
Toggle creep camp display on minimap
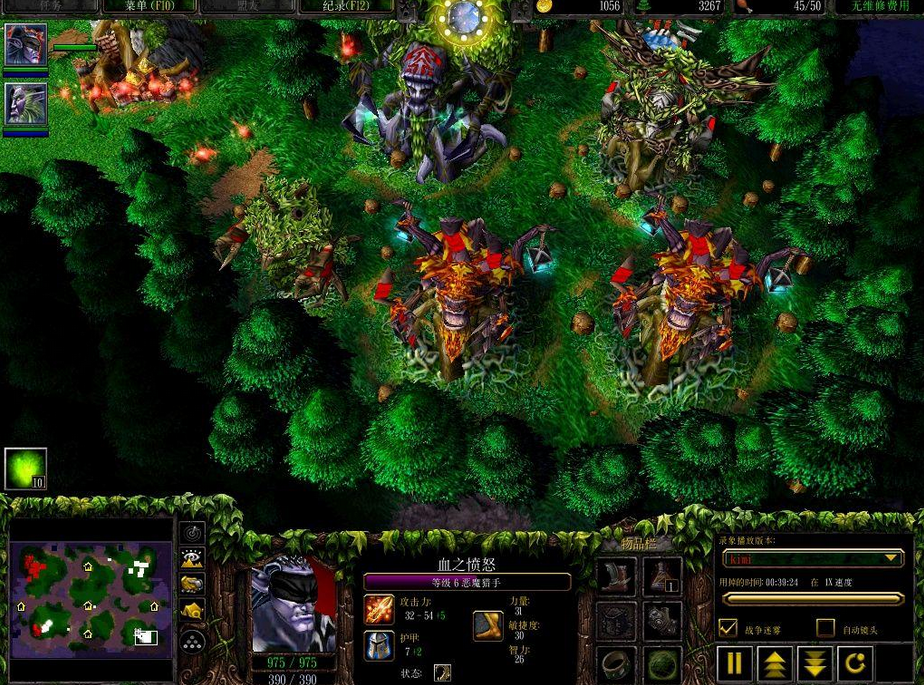coord(192,609)
